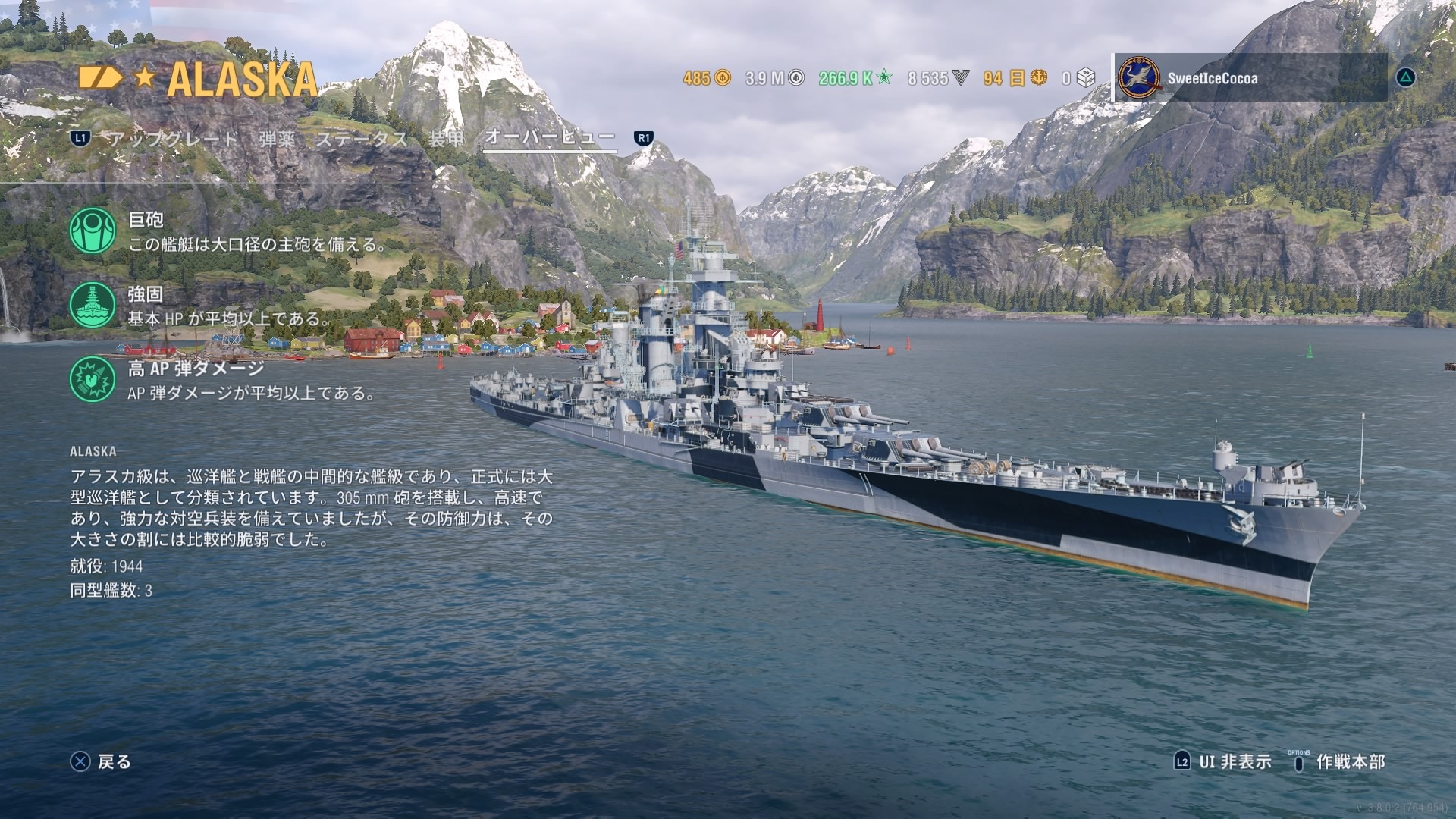This screenshot has width=1456, height=819.
Task: Click the 266.9 K green star XP balance
Action: (x=855, y=78)
